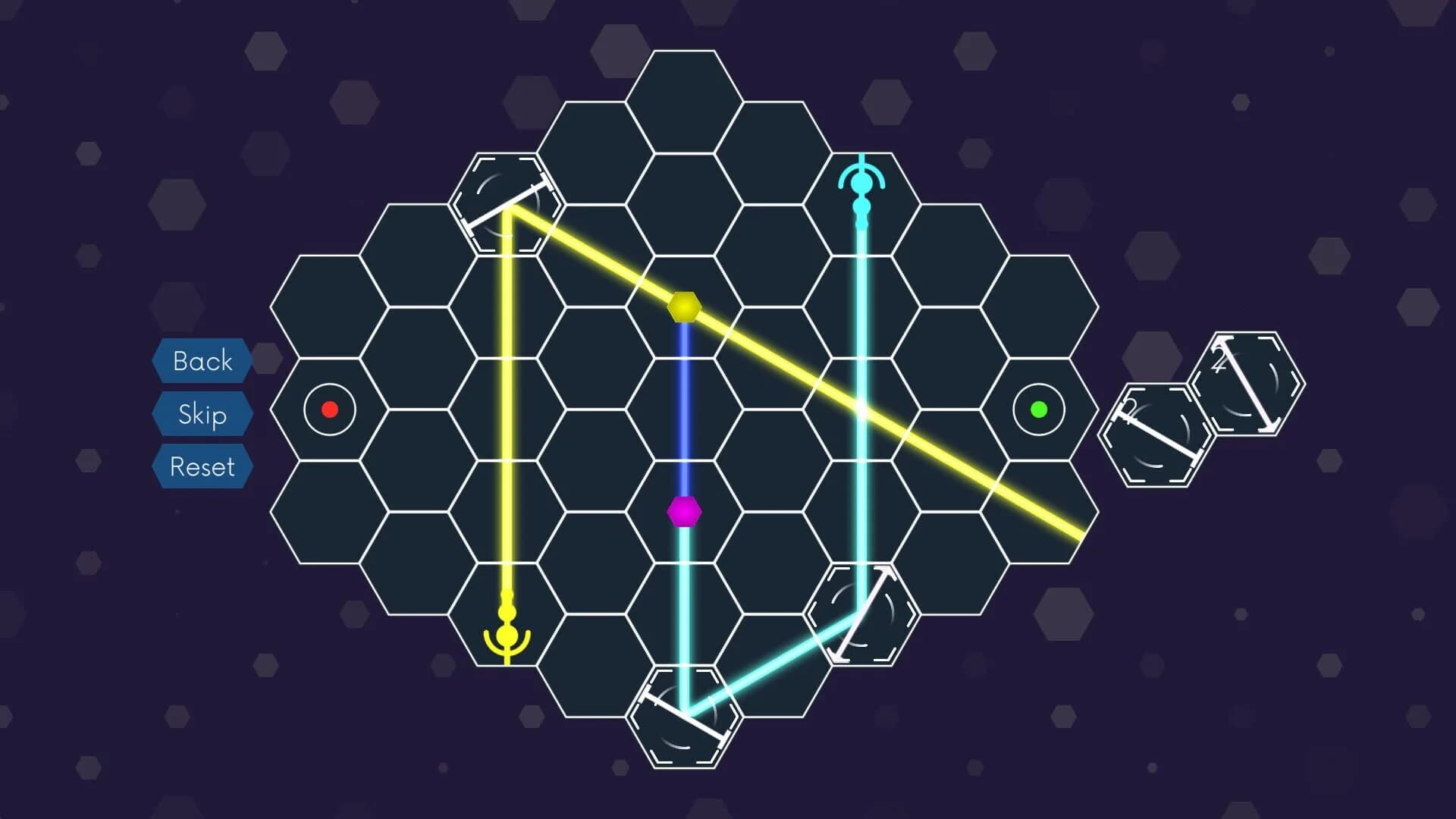Click where the yellow and cyan beams cross
Viewport: 1456px width, 819px height.
pos(861,409)
